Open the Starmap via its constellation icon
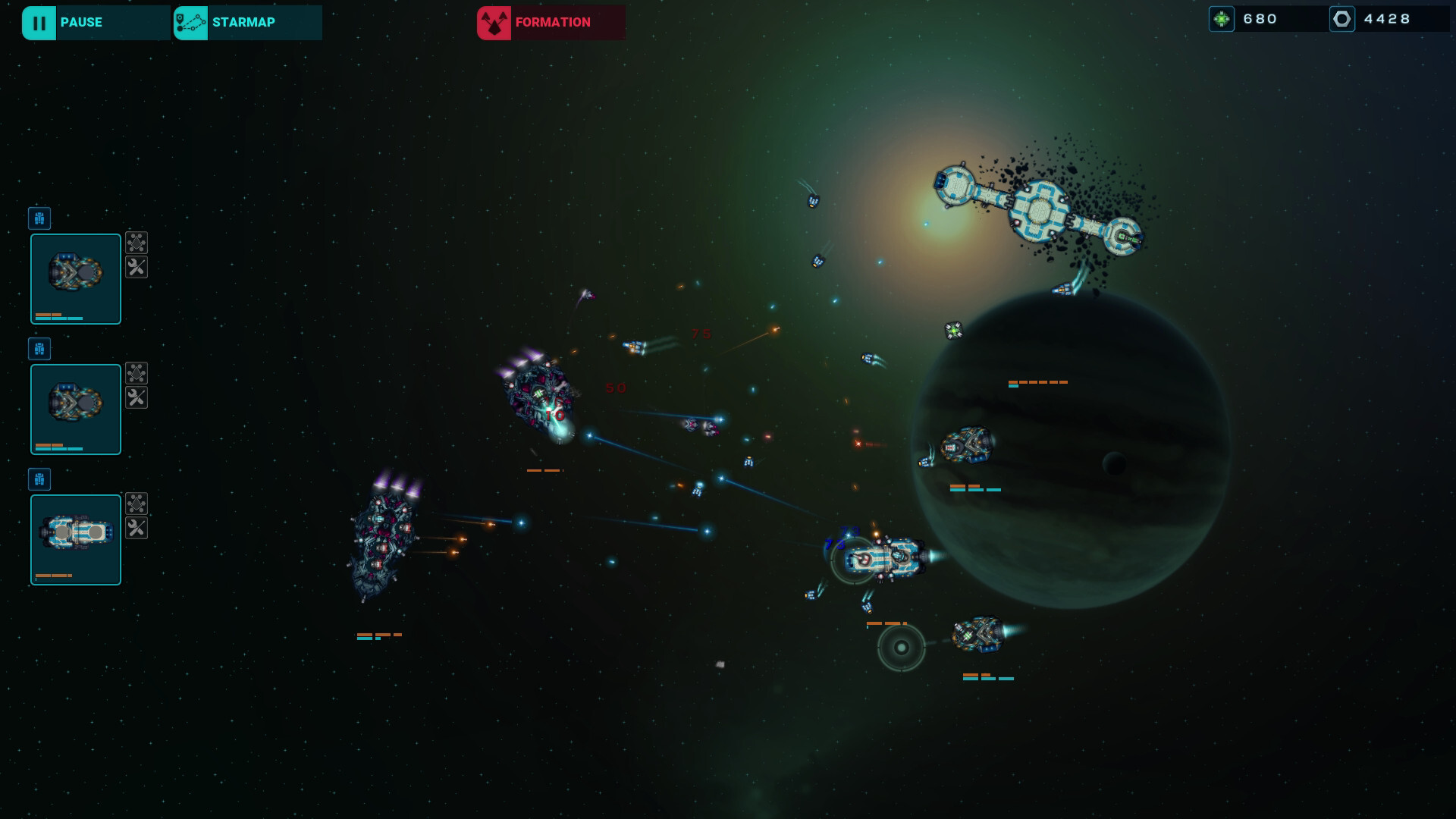 click(x=190, y=22)
